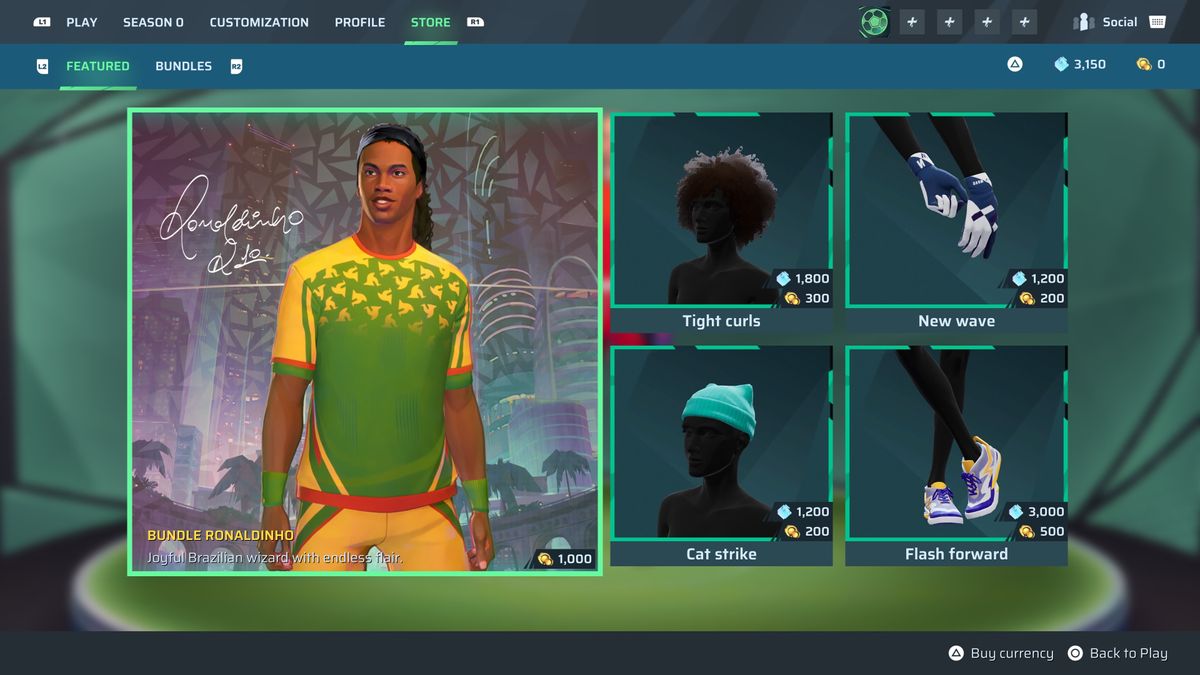This screenshot has width=1200, height=675.
Task: Click the green soccer ball party slot
Action: [x=874, y=22]
